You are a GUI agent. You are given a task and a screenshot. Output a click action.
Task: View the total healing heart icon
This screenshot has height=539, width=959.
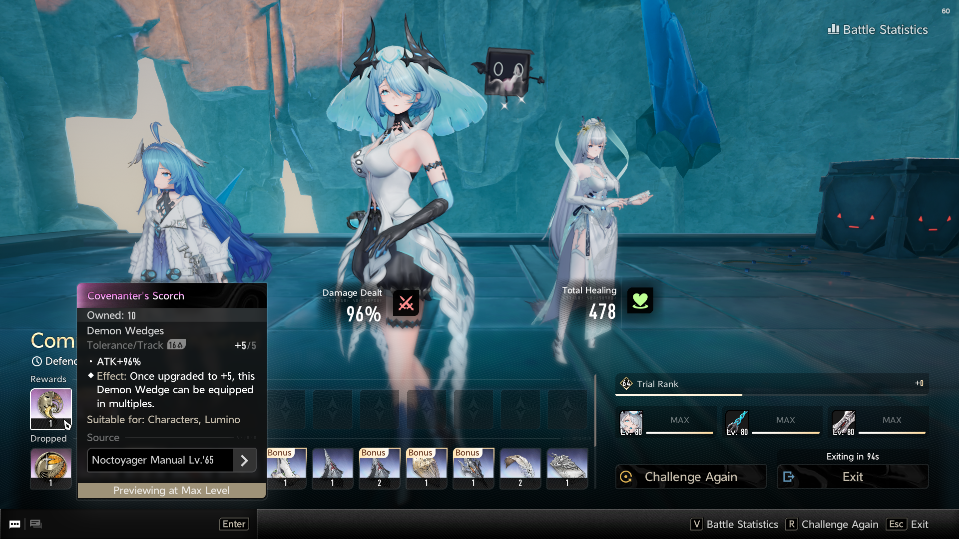tap(639, 301)
